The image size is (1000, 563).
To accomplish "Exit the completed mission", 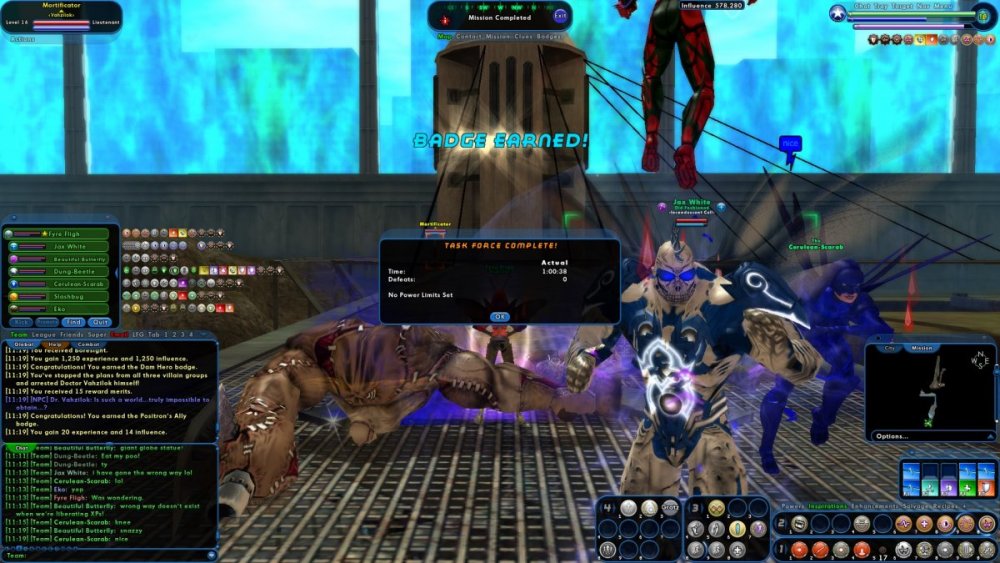I will [560, 16].
